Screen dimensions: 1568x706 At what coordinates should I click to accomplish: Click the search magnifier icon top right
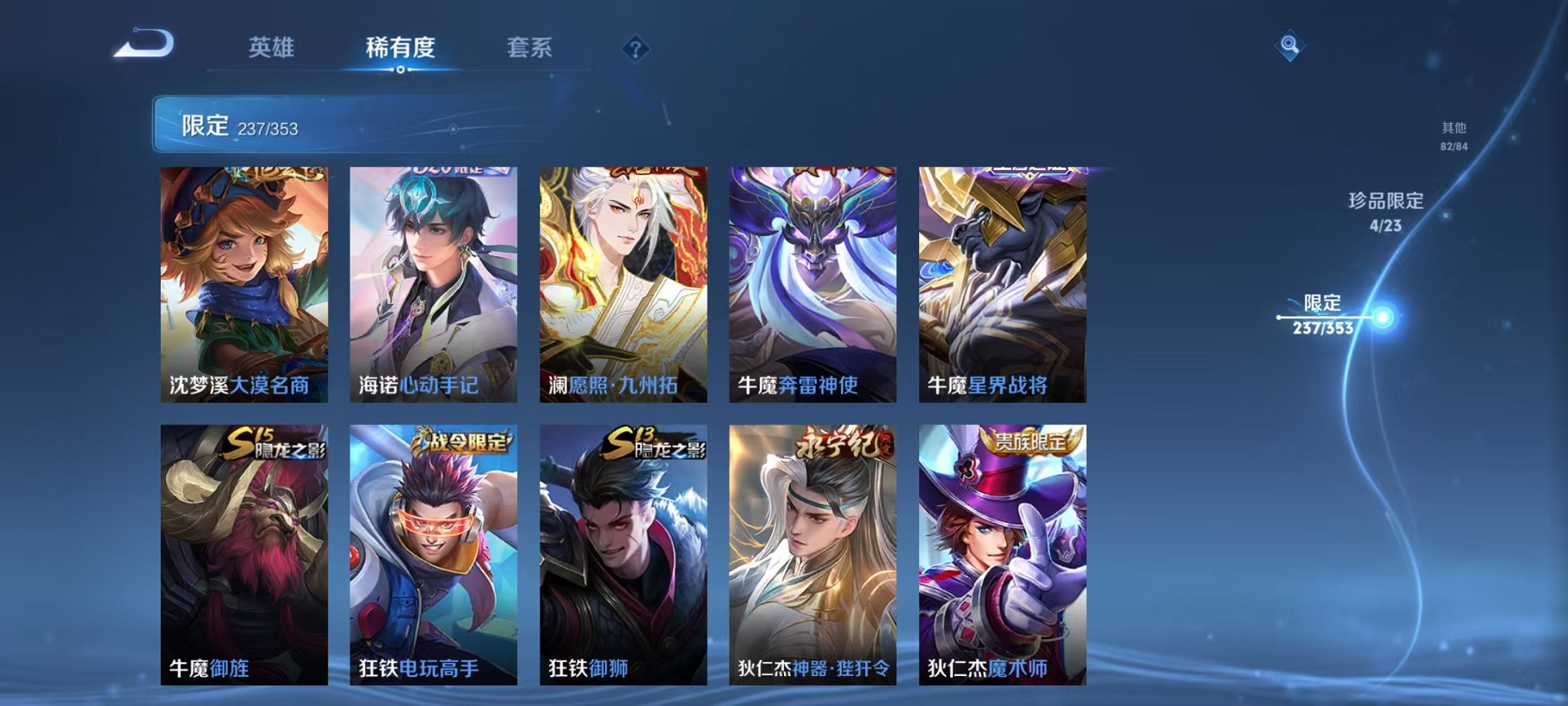pos(1291,46)
